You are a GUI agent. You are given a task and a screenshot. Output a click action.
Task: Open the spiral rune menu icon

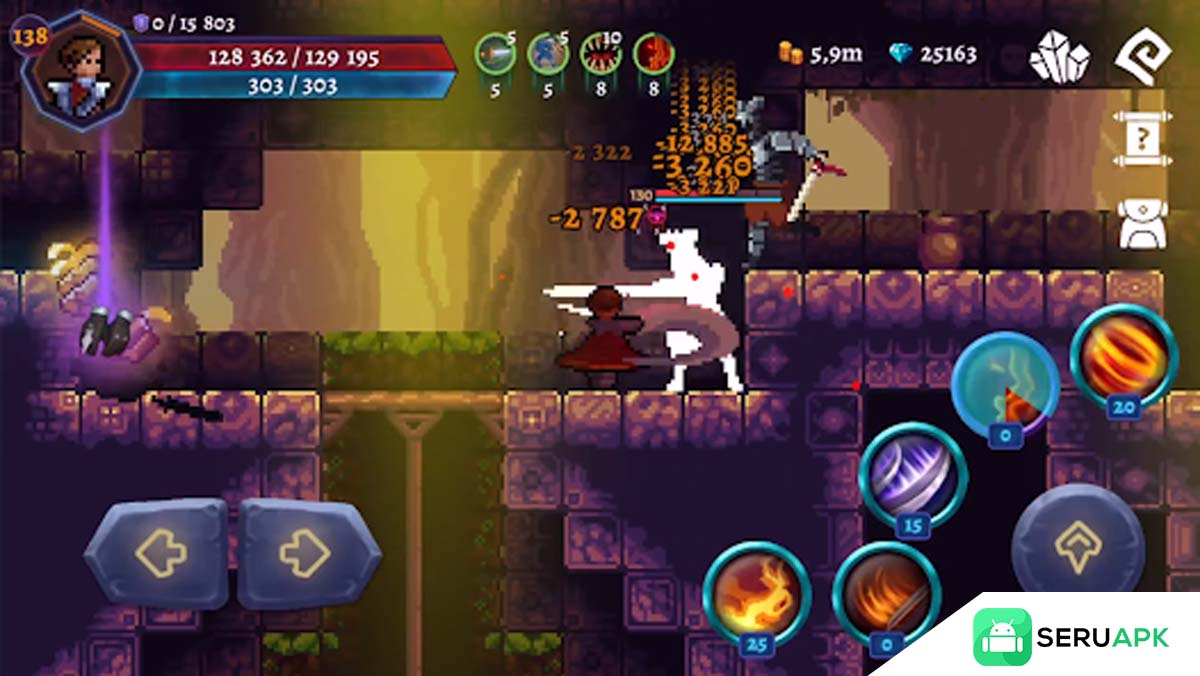pyautogui.click(x=1143, y=56)
